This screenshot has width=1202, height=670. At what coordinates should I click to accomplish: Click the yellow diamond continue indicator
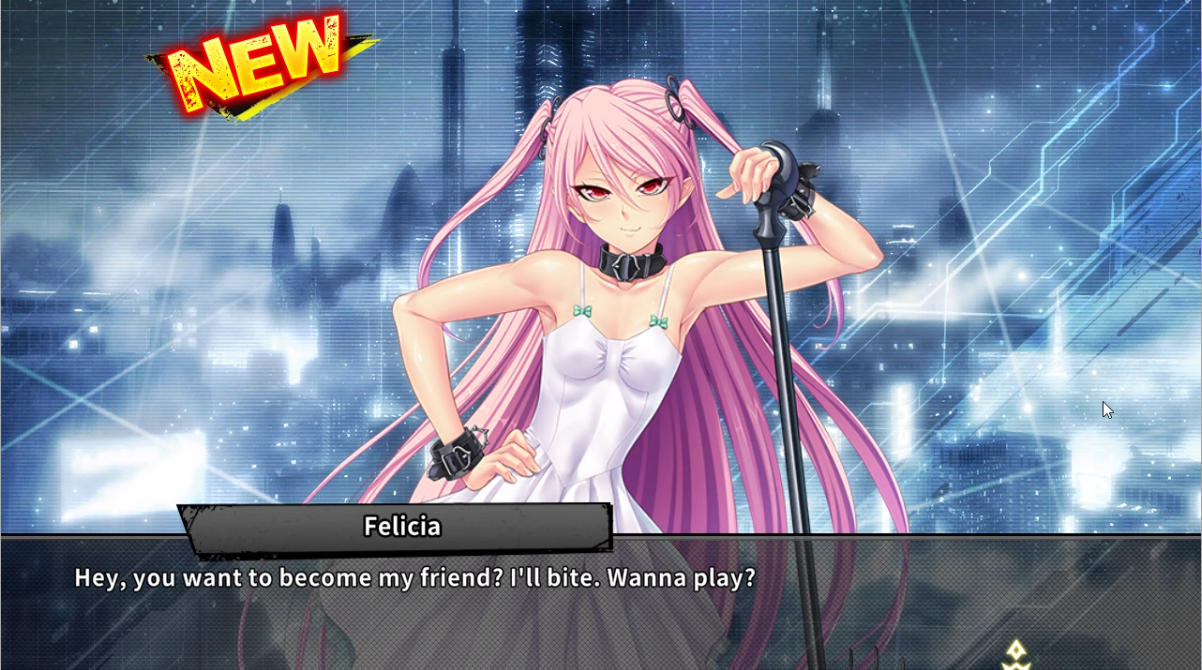coord(1016,653)
